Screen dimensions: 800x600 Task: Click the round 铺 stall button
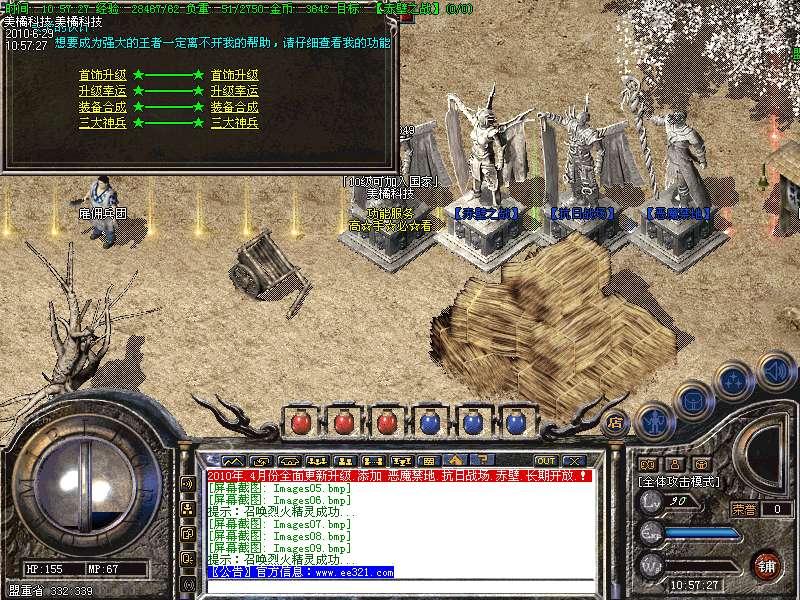pos(766,564)
